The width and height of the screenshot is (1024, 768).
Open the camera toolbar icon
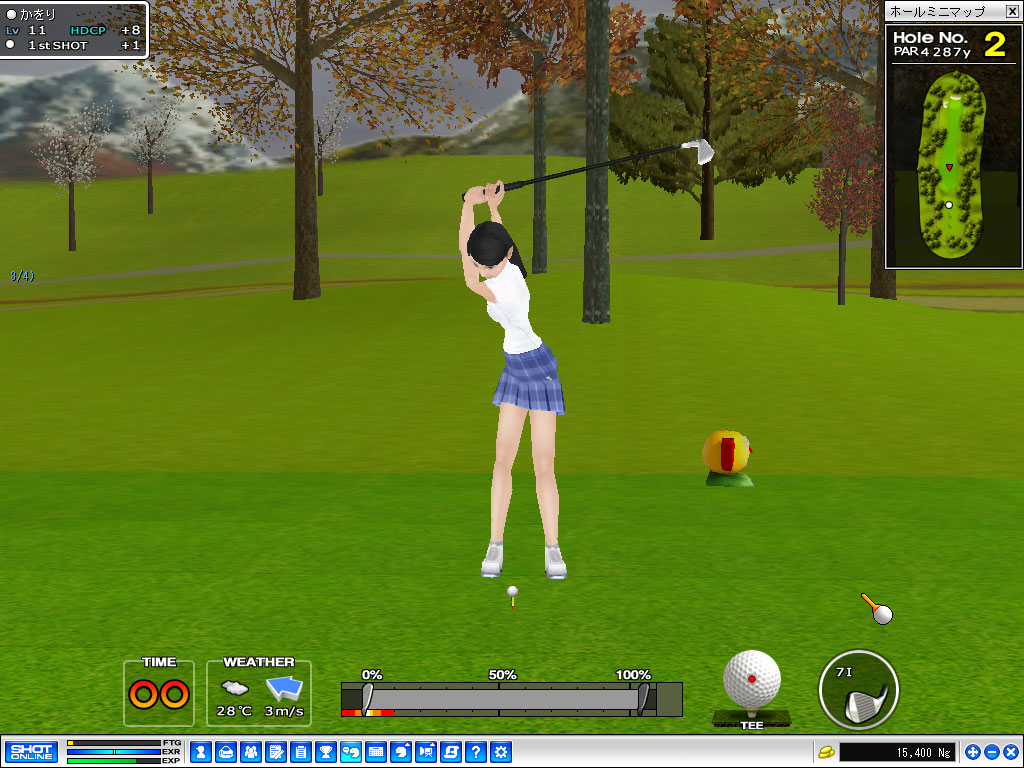pyautogui.click(x=426, y=751)
